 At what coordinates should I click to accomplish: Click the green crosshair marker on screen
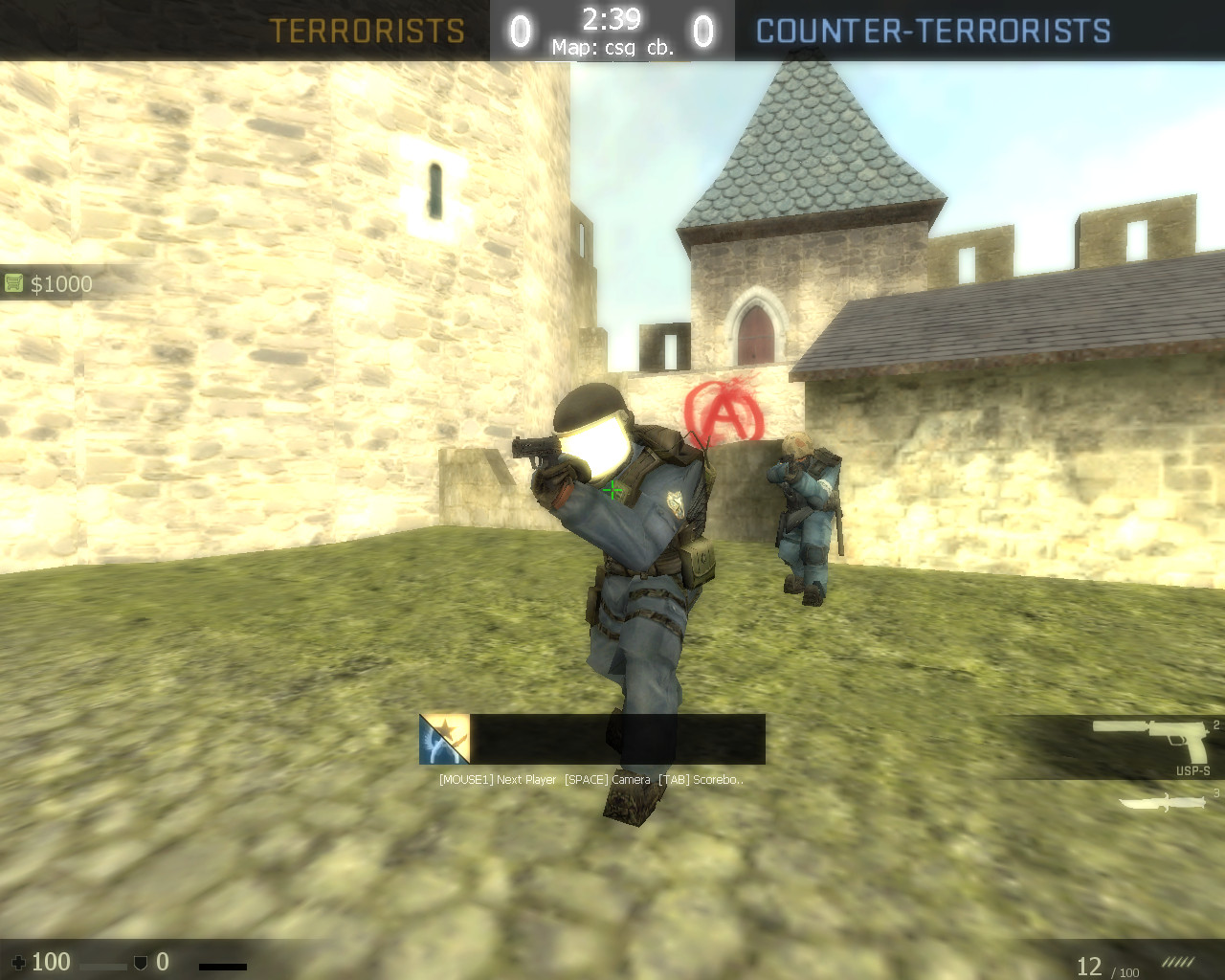click(612, 491)
